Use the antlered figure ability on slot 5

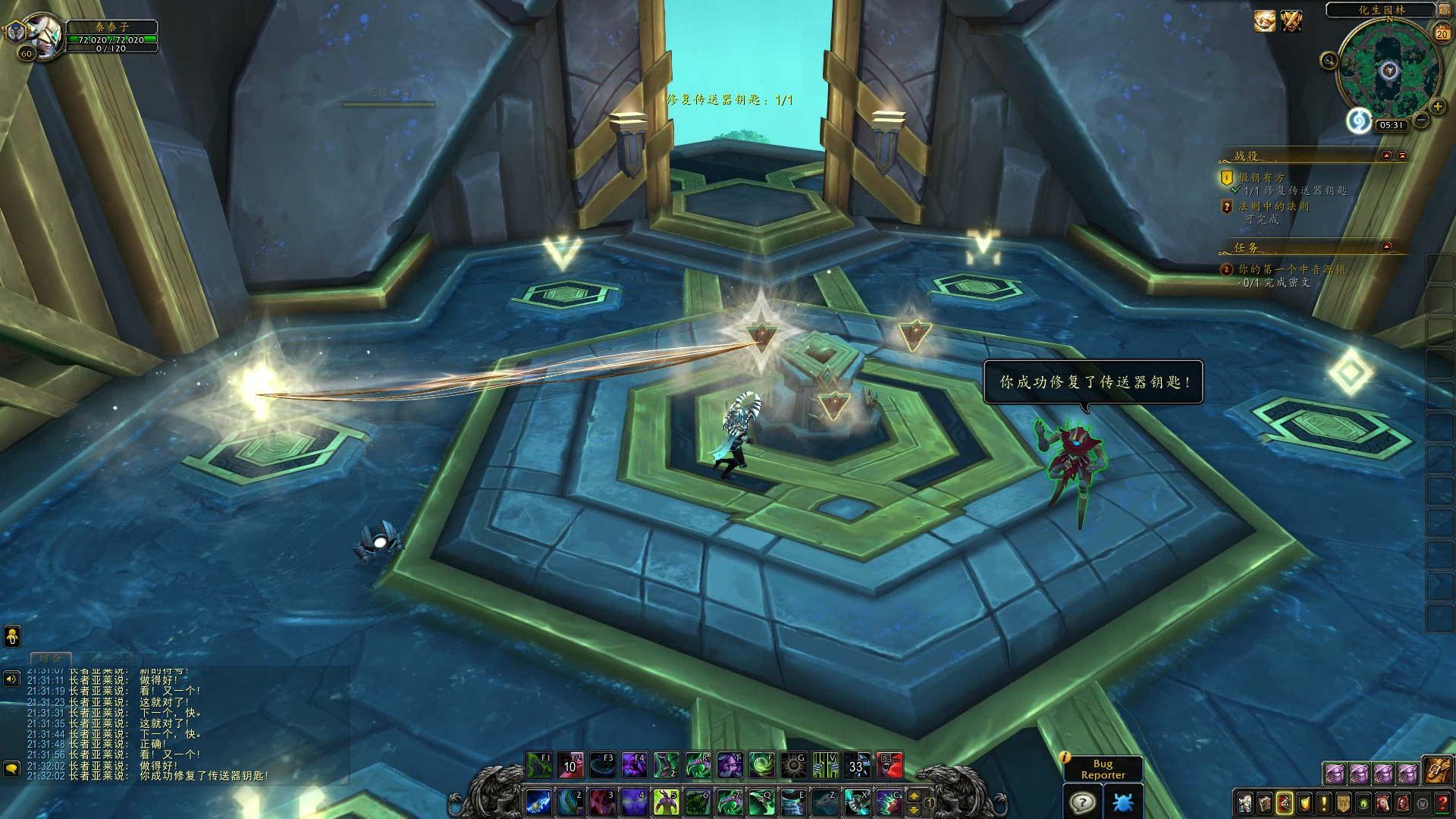[x=666, y=802]
